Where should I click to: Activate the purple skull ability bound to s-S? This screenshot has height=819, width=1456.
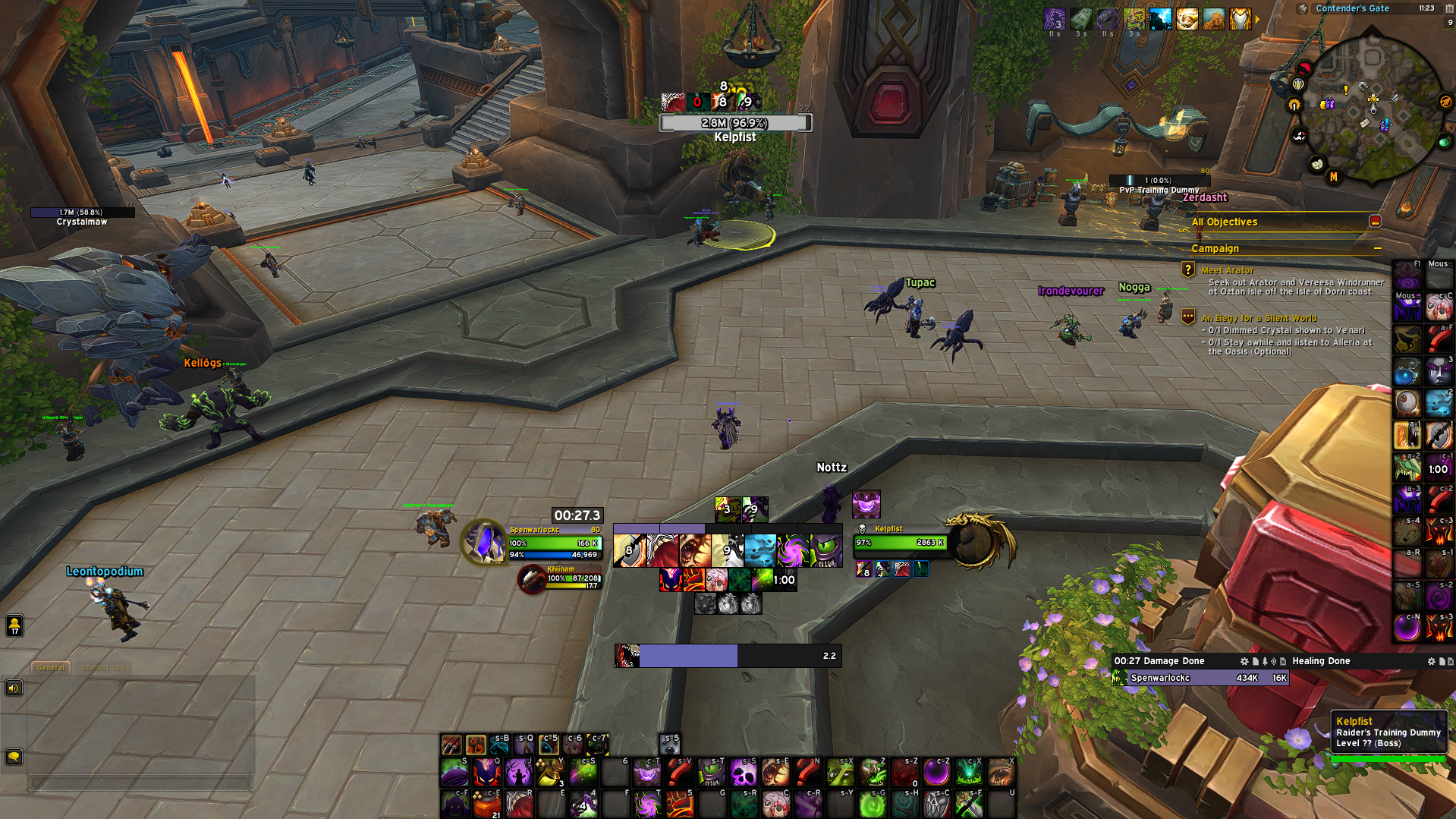pos(743,773)
